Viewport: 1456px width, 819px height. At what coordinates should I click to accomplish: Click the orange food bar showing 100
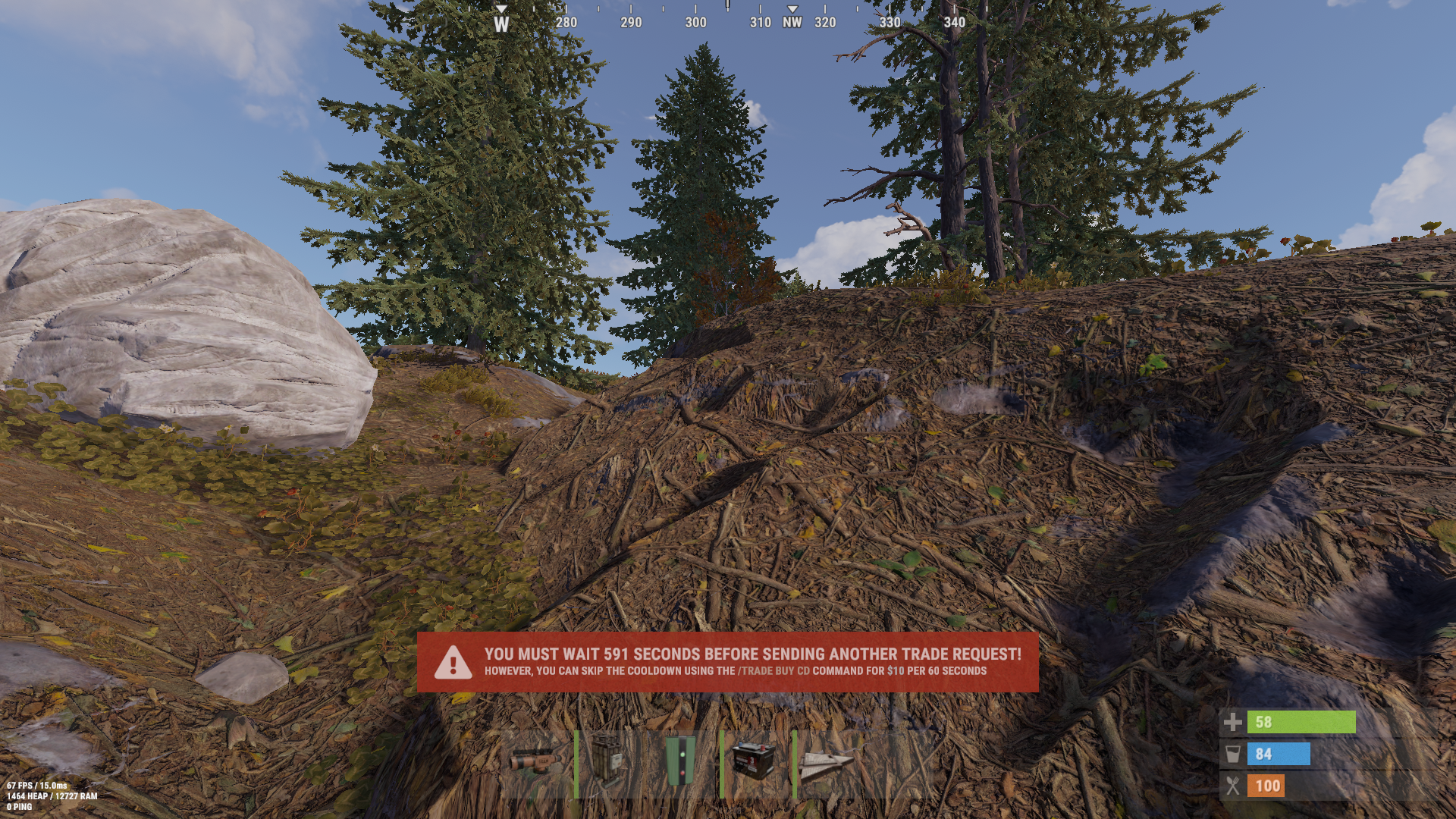coord(1265,786)
